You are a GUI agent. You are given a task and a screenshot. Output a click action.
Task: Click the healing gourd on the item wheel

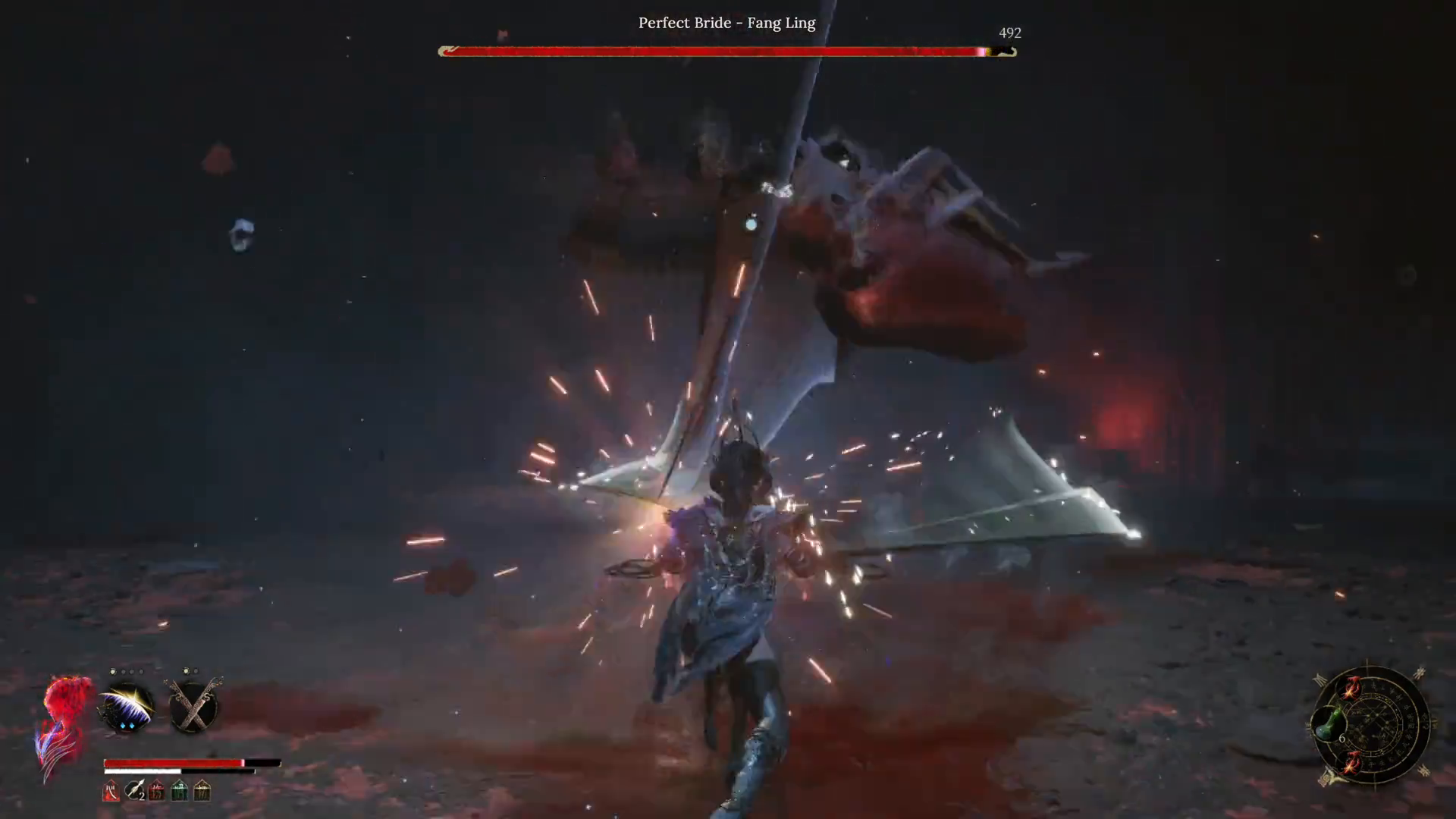coord(1330,722)
